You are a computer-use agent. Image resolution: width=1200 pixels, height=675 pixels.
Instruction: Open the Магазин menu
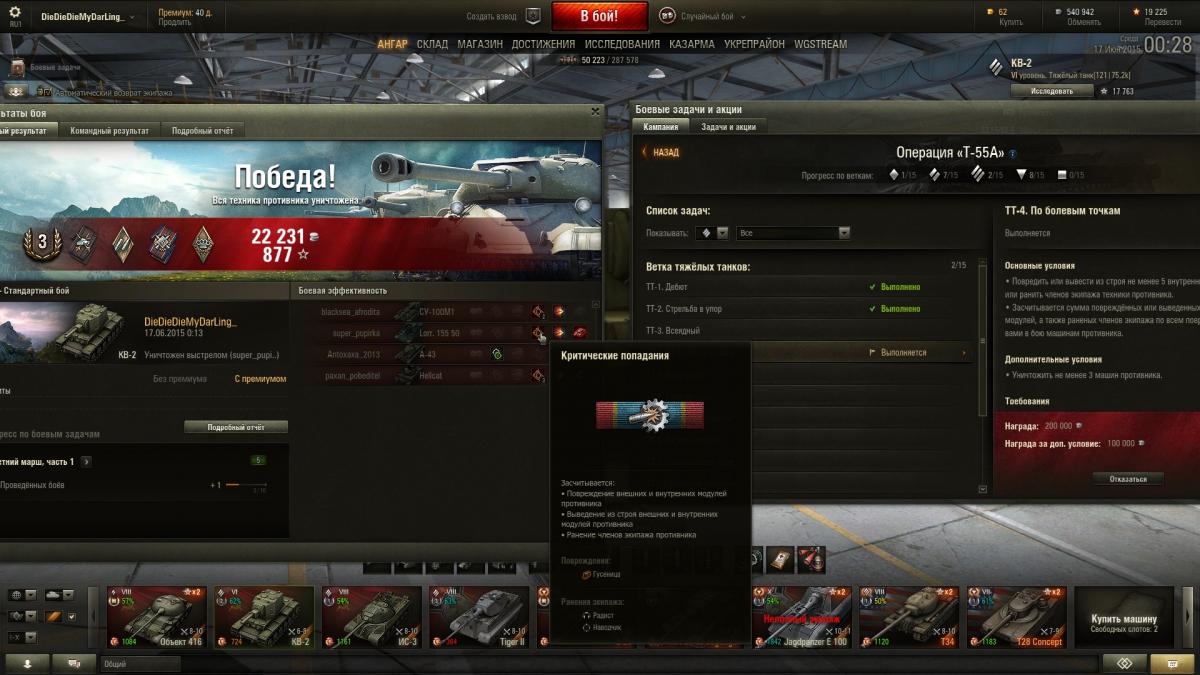[x=480, y=44]
